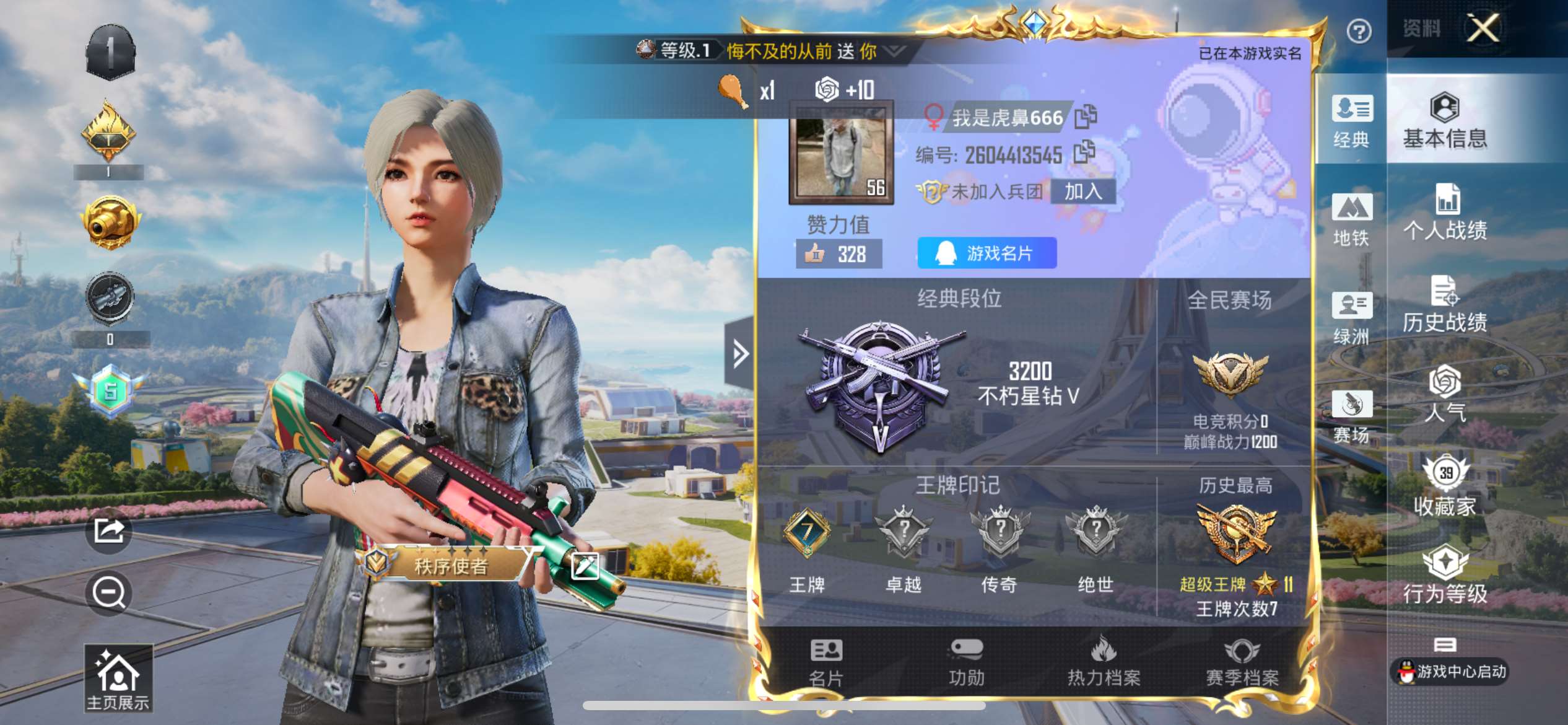Open the 游戏名片 game card
The image size is (1568, 725).
click(987, 253)
